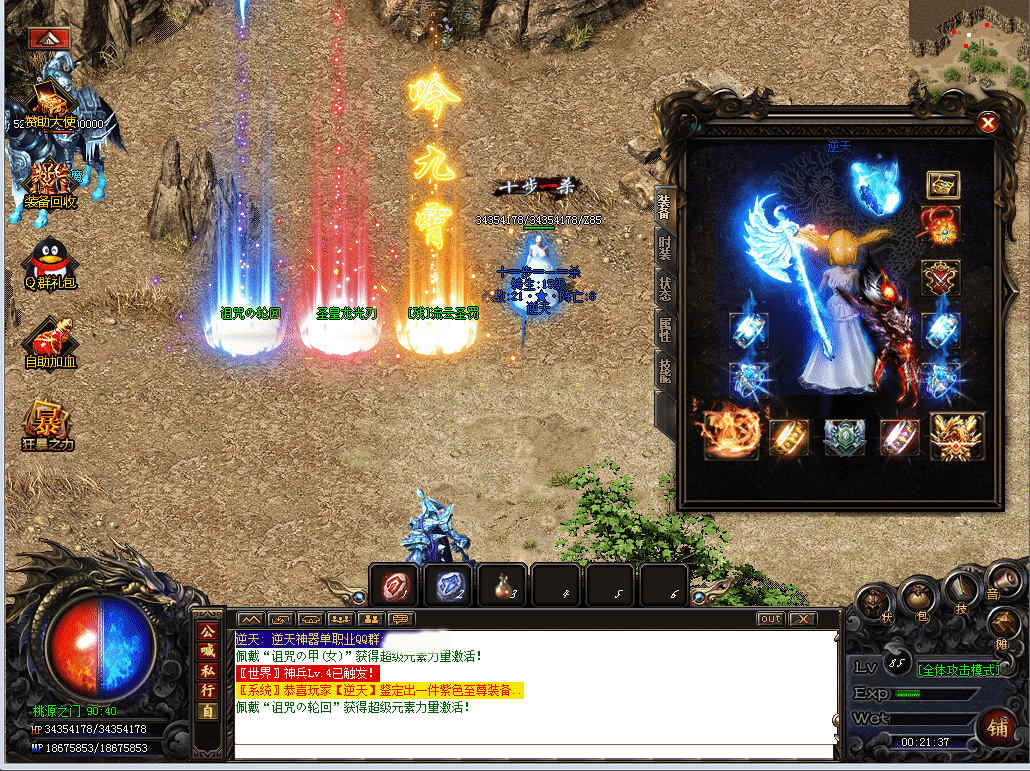Open the 装备回收 equipment recycle icon
The image size is (1030, 771).
pyautogui.click(x=50, y=184)
